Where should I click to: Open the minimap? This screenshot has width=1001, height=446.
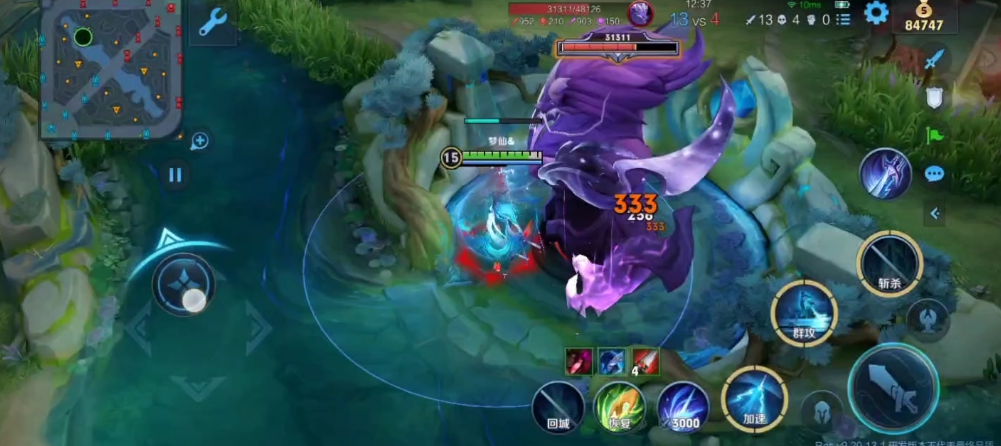coord(111,68)
